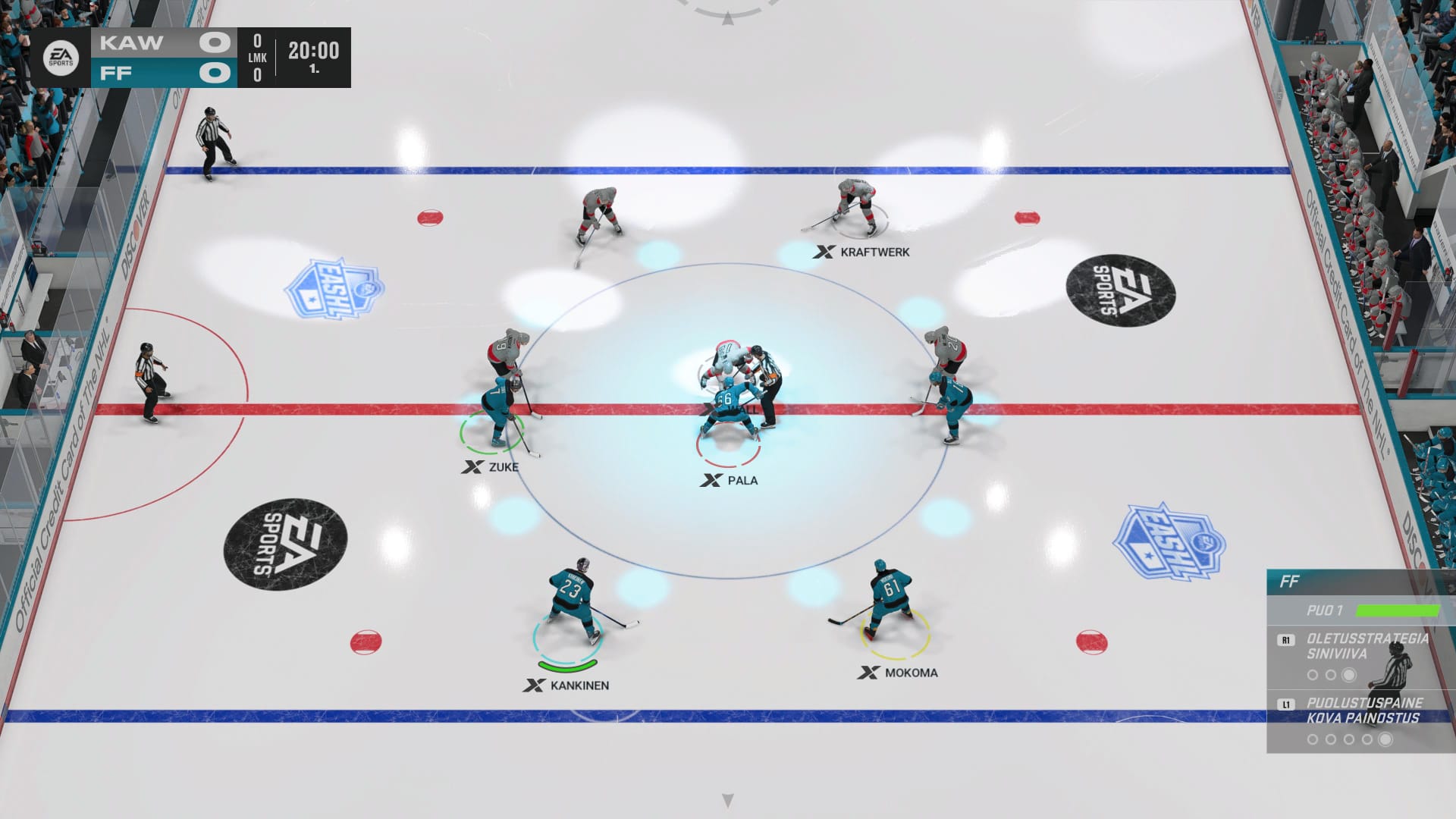The height and width of the screenshot is (819, 1456).
Task: Select the KANKINEN player name tag
Action: pos(567,686)
